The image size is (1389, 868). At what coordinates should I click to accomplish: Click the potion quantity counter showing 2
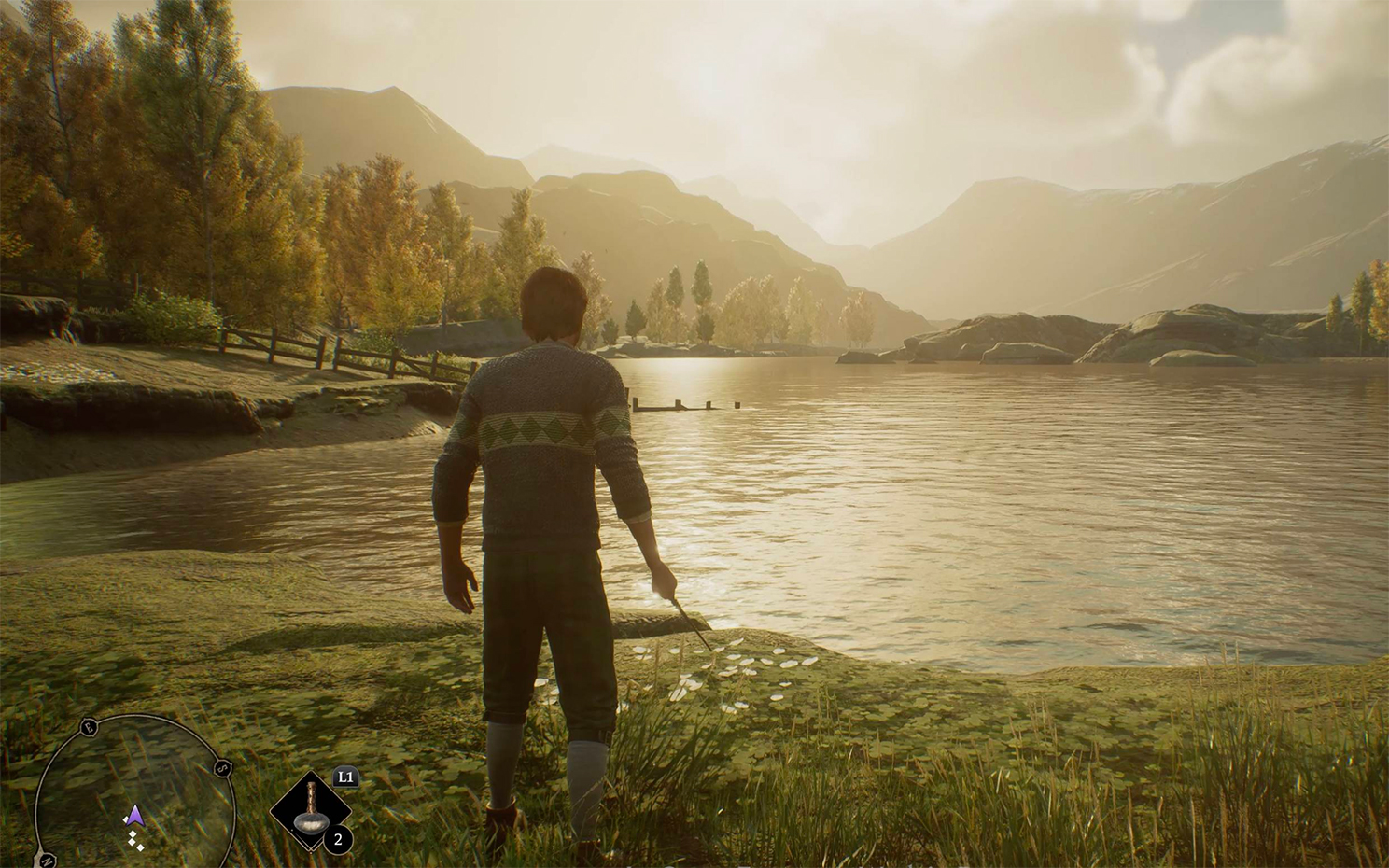pyautogui.click(x=338, y=839)
